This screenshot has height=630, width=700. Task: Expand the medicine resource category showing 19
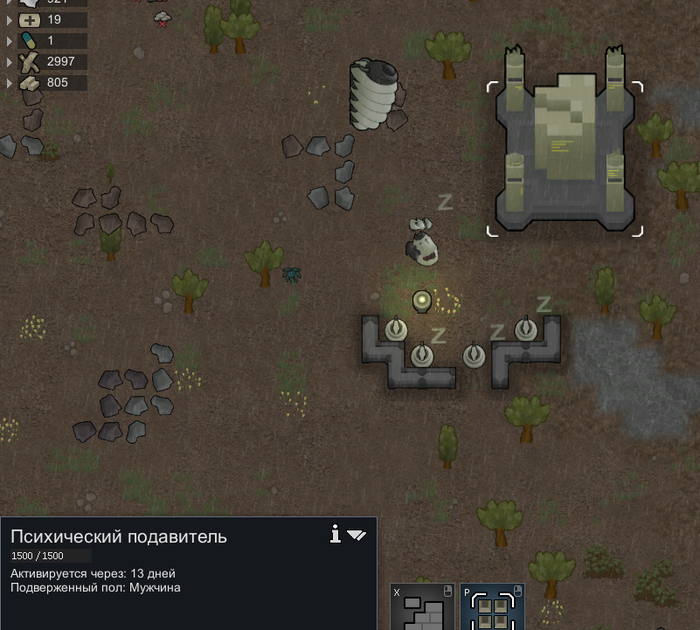coord(10,19)
